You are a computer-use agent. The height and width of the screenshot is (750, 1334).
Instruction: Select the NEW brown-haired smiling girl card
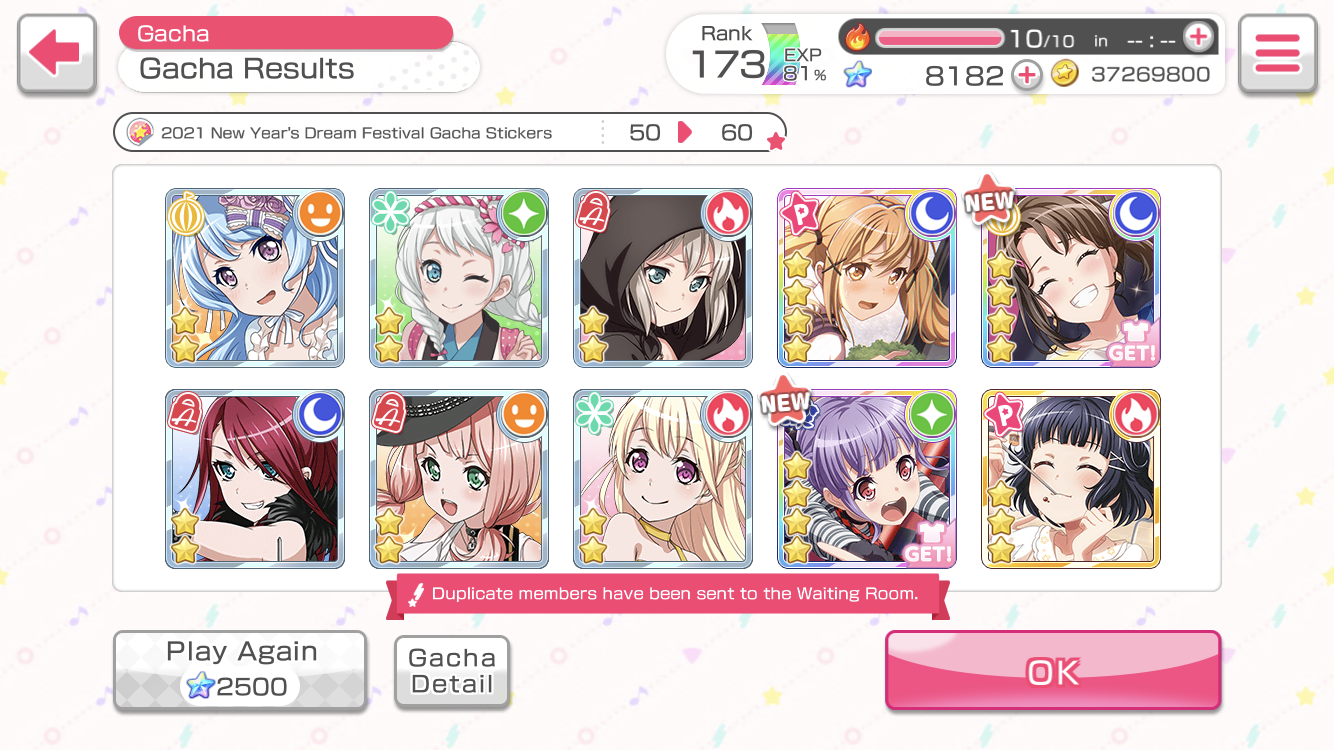point(1071,278)
